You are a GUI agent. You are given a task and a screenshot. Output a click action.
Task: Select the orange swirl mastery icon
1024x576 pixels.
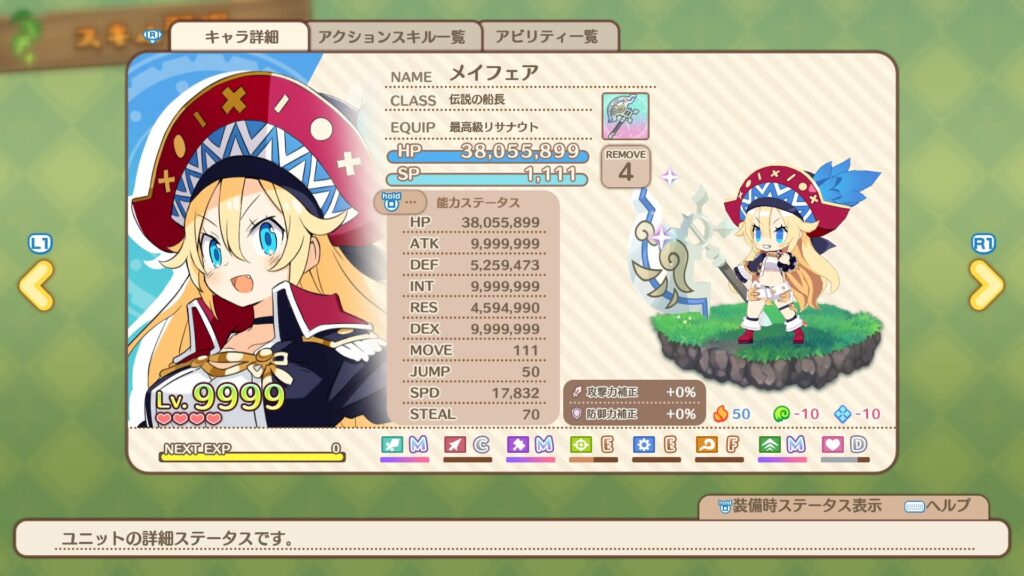coord(707,444)
